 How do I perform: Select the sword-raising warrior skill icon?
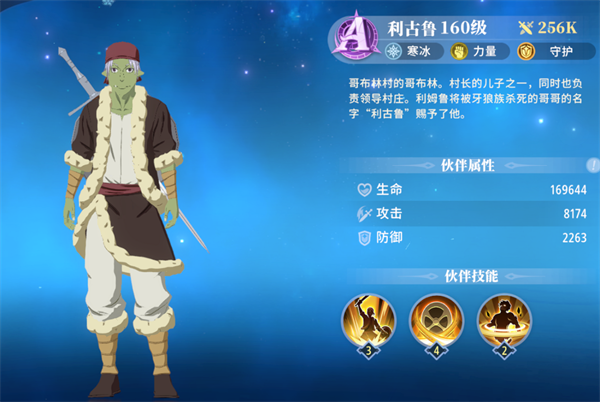point(370,317)
